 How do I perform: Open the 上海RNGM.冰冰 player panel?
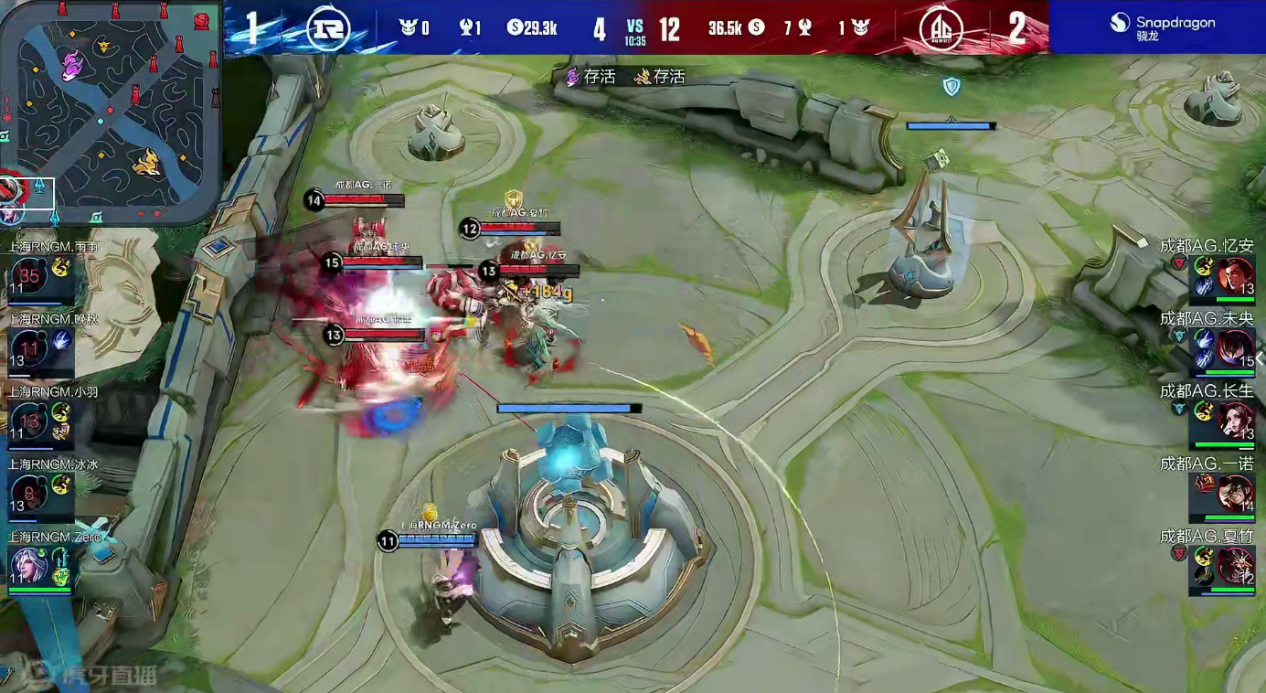pos(40,491)
